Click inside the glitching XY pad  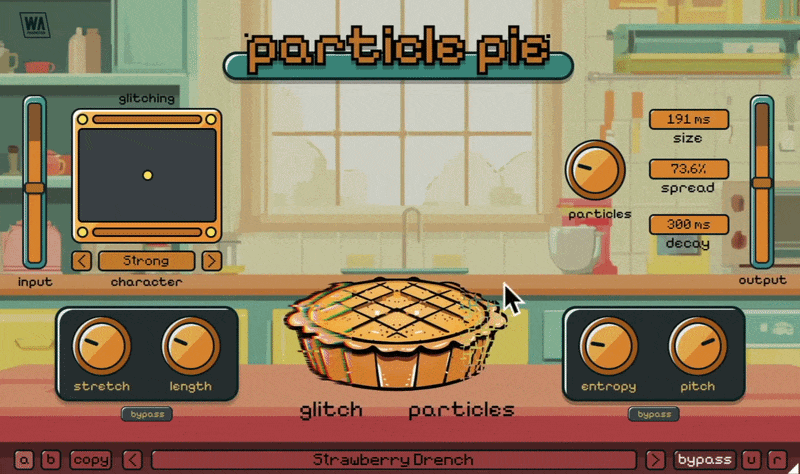click(147, 175)
